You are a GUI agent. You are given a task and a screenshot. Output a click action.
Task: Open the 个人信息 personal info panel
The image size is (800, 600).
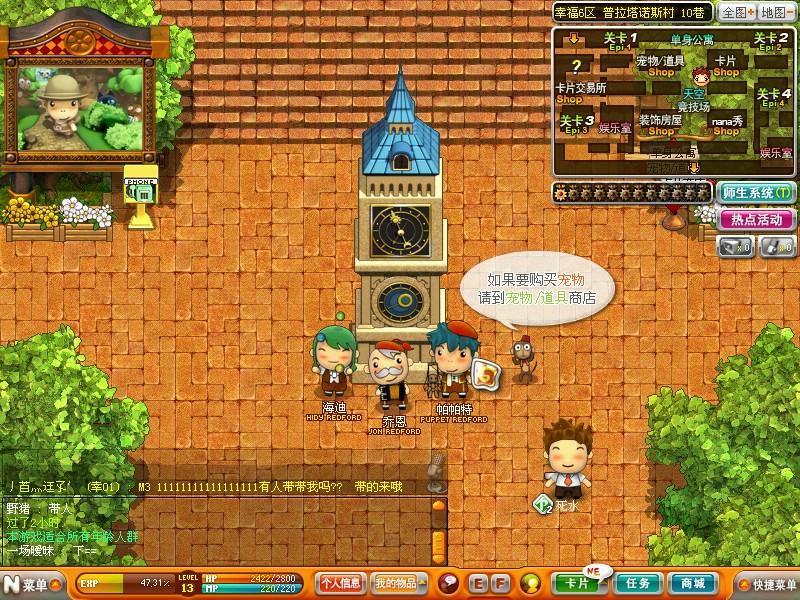pyautogui.click(x=340, y=583)
